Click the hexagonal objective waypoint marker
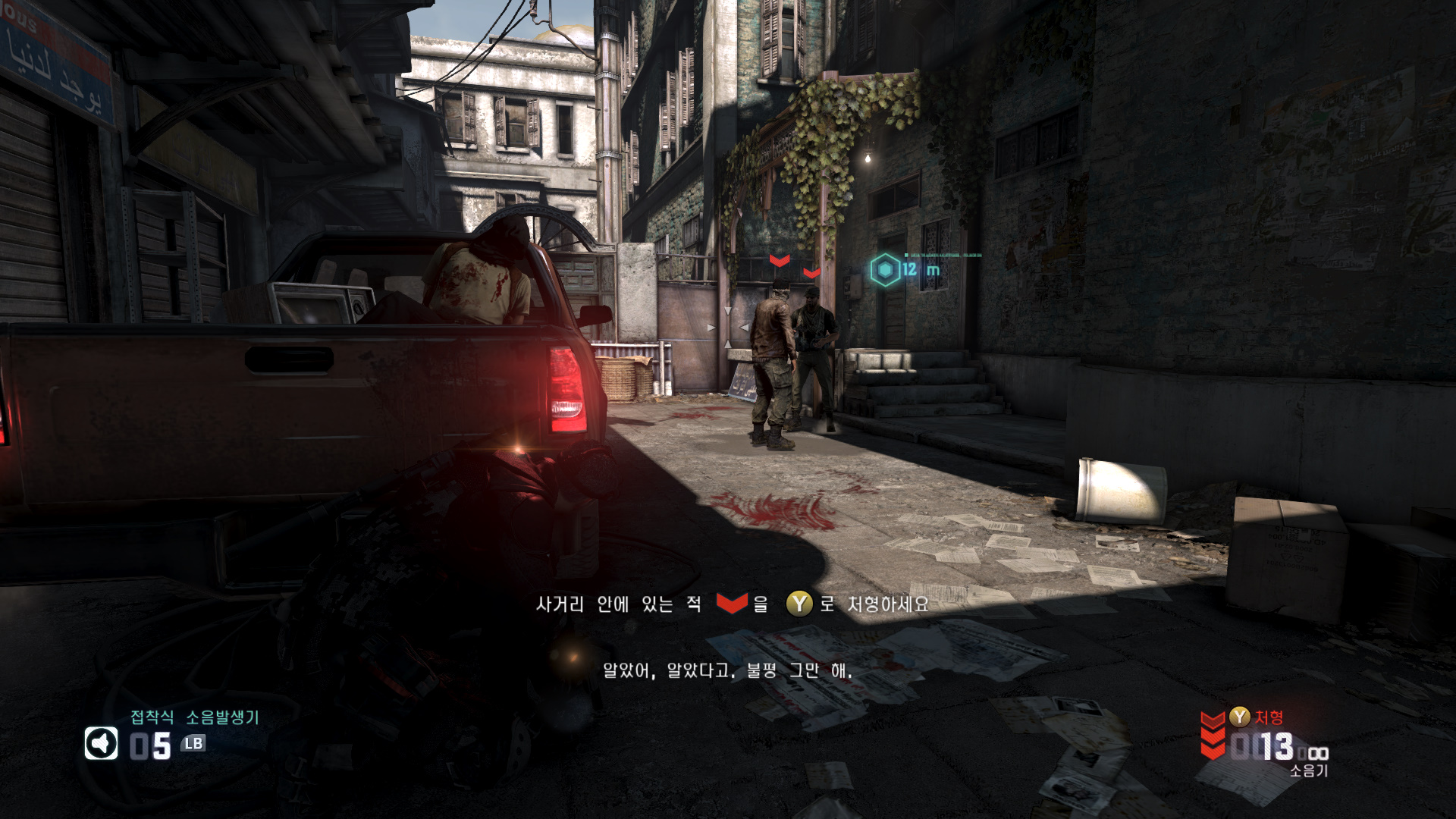 884,270
